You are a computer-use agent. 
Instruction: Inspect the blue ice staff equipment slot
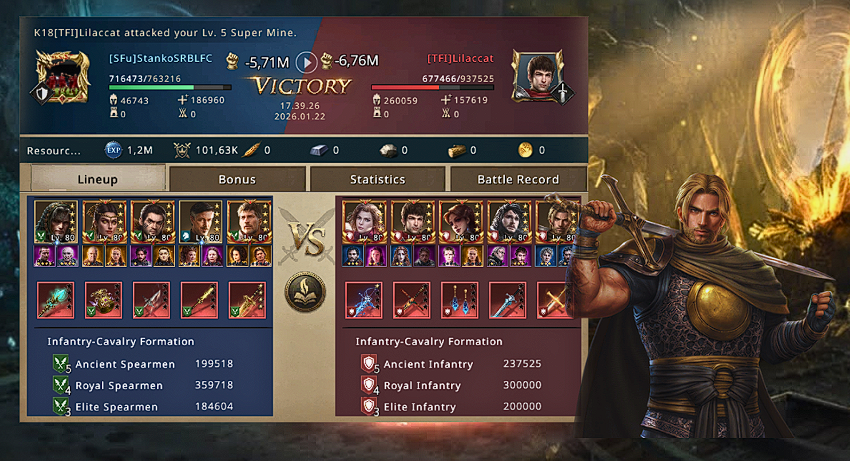pyautogui.click(x=363, y=300)
